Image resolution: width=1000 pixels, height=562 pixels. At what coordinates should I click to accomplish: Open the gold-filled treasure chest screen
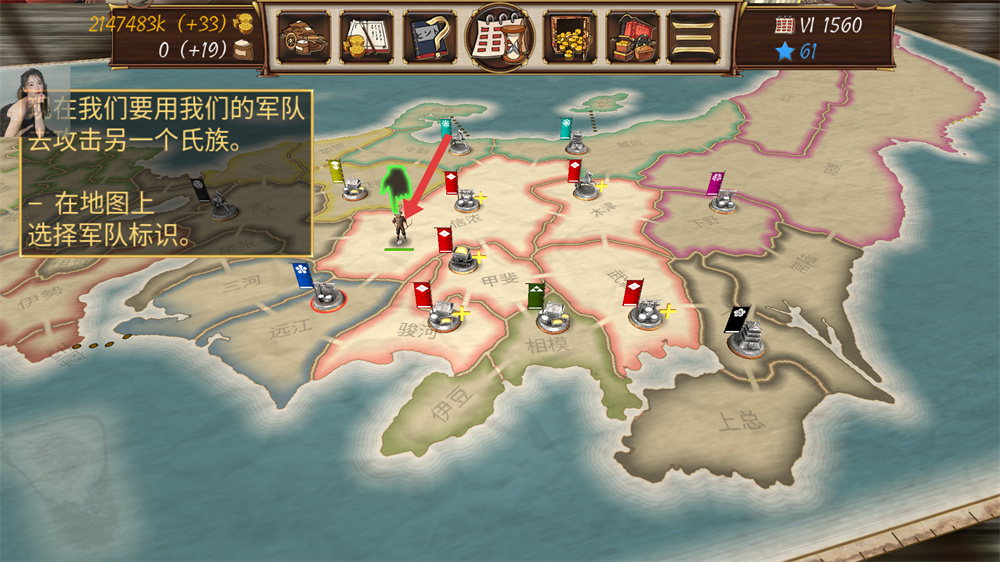570,38
